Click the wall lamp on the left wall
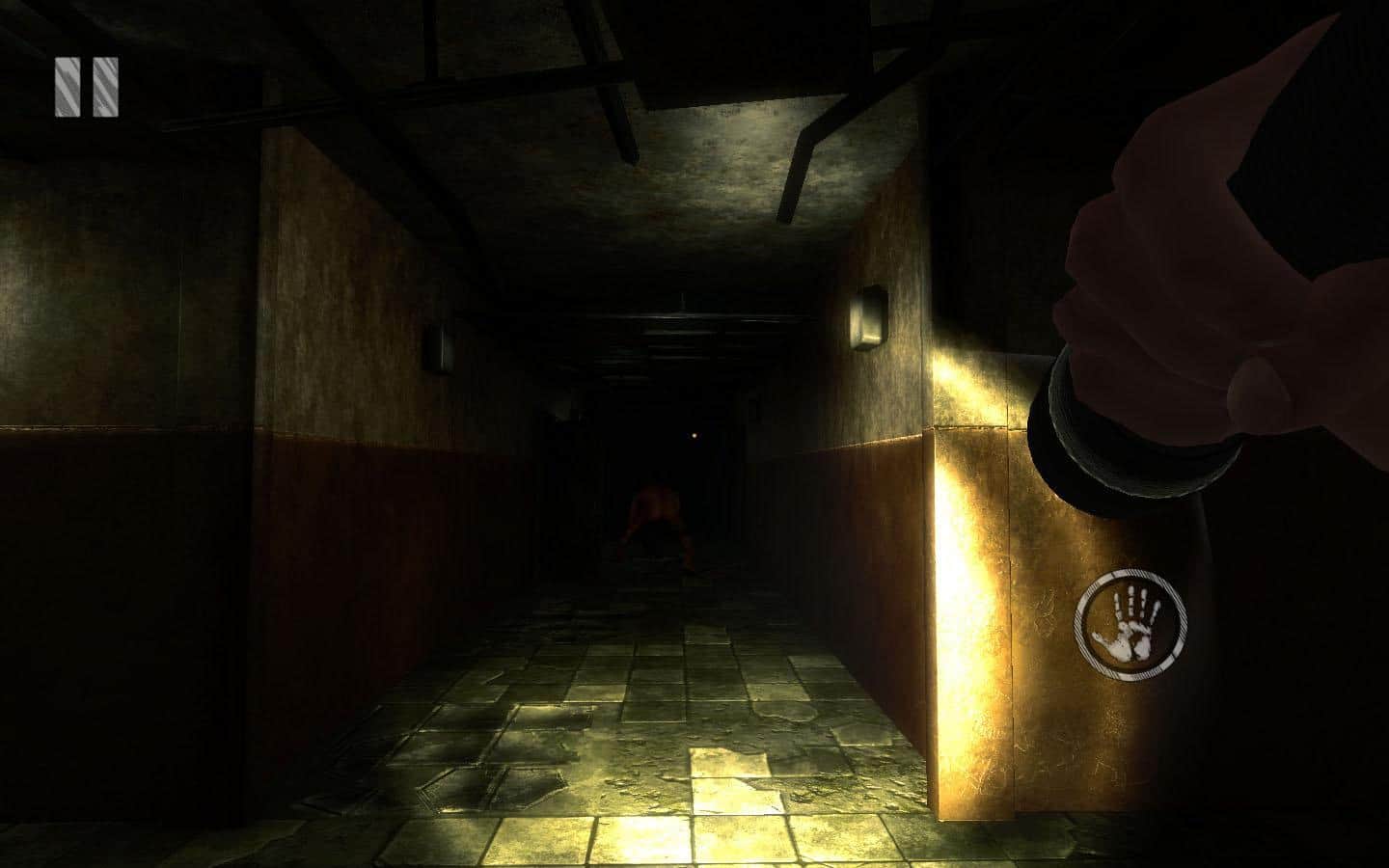 [443, 349]
